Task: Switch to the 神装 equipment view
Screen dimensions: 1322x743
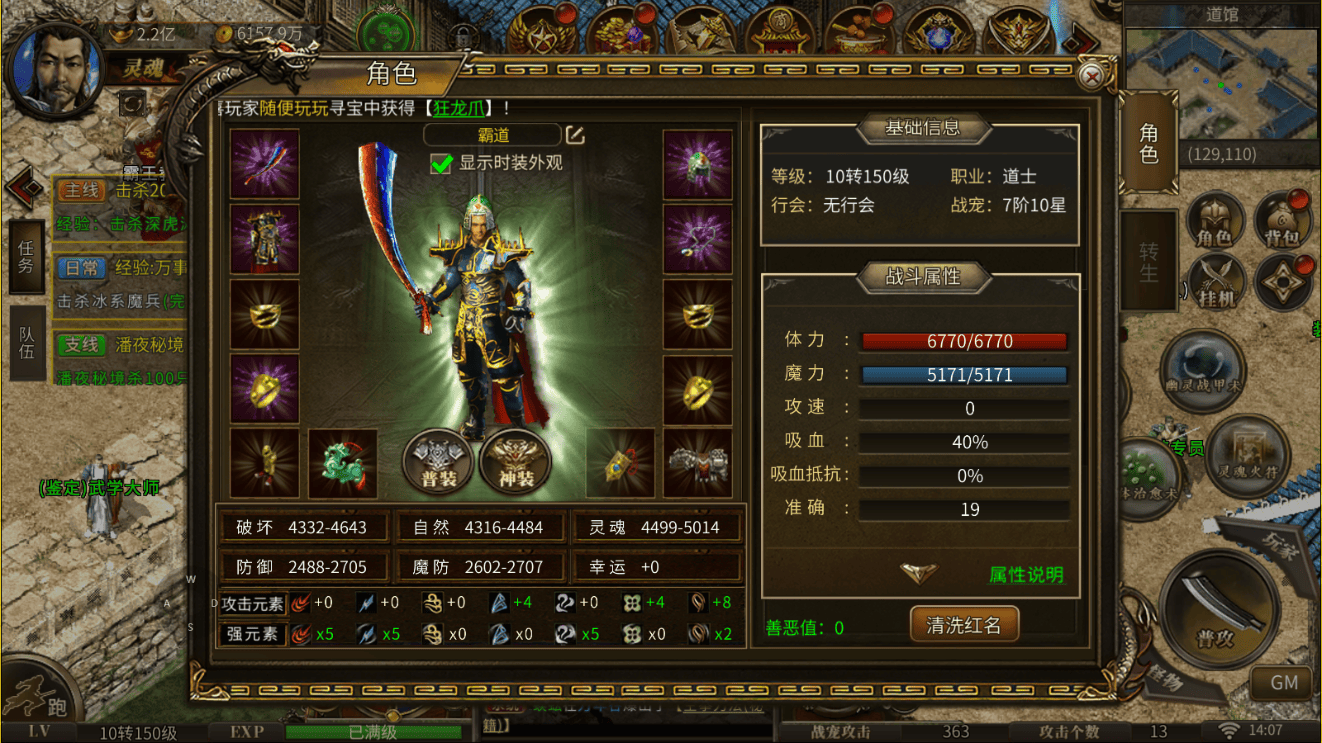Action: 515,463
